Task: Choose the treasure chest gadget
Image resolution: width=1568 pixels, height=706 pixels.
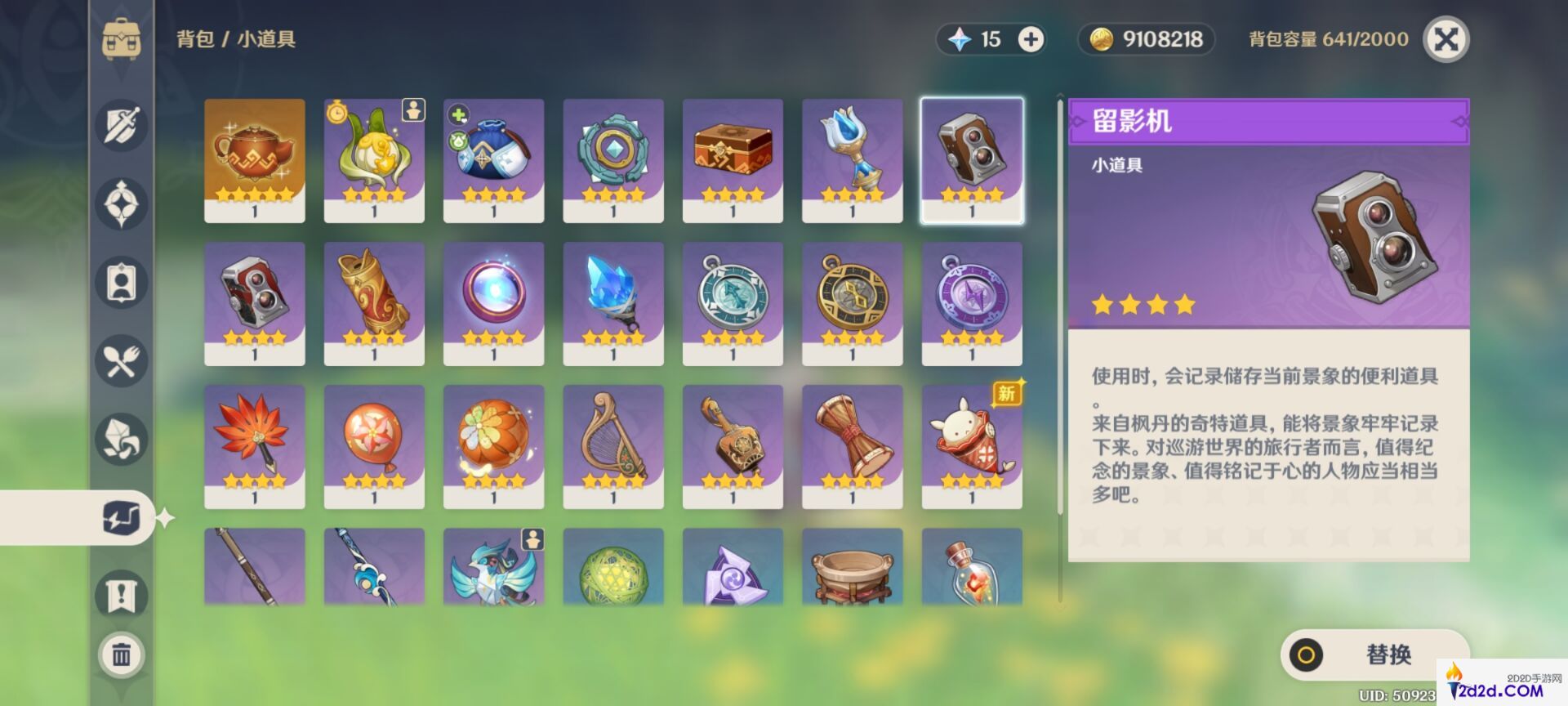Action: (733, 160)
